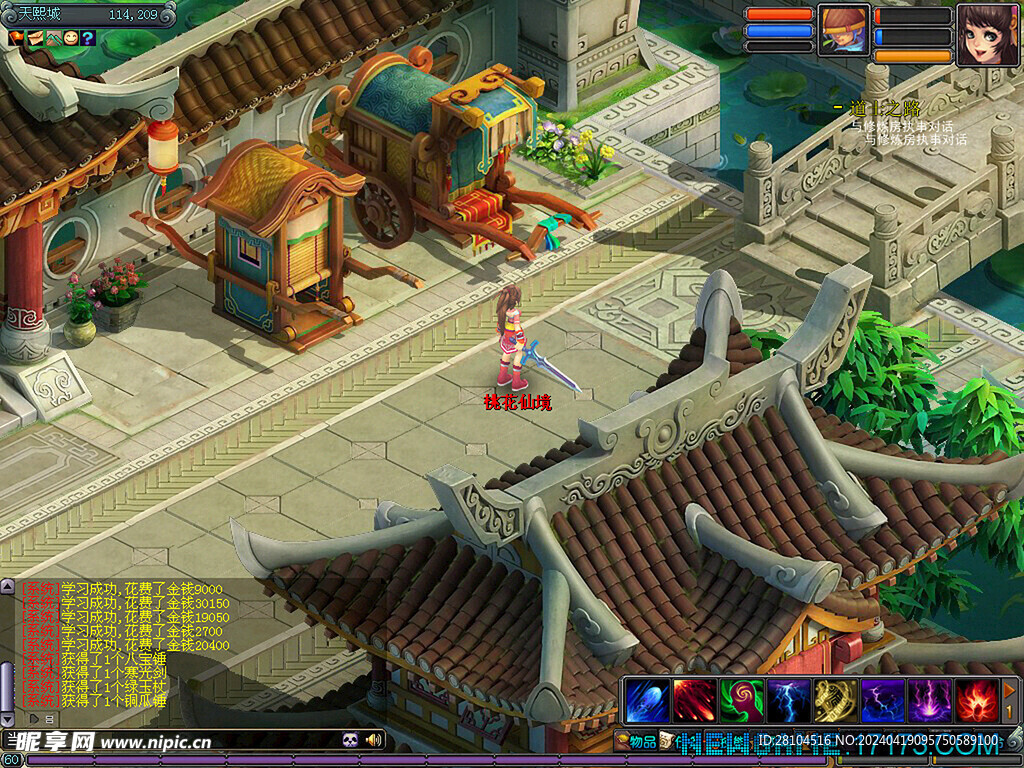
Task: Click the panda face emoticon button
Action: [351, 740]
